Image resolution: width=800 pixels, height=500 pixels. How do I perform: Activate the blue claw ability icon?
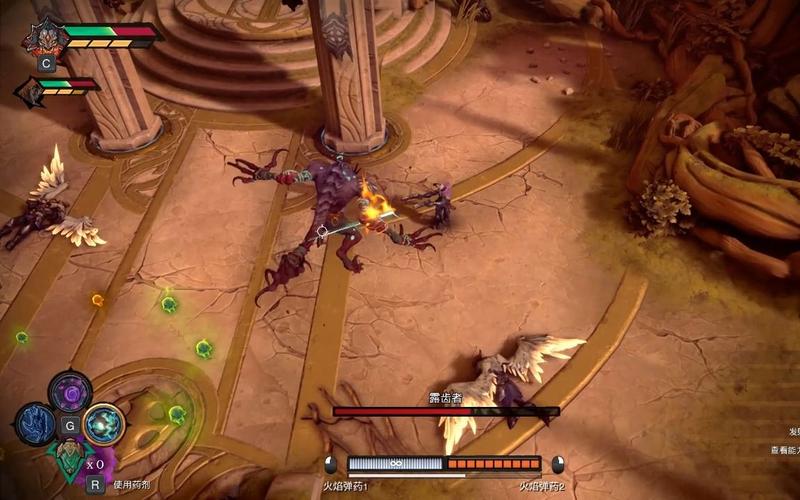[x=35, y=424]
